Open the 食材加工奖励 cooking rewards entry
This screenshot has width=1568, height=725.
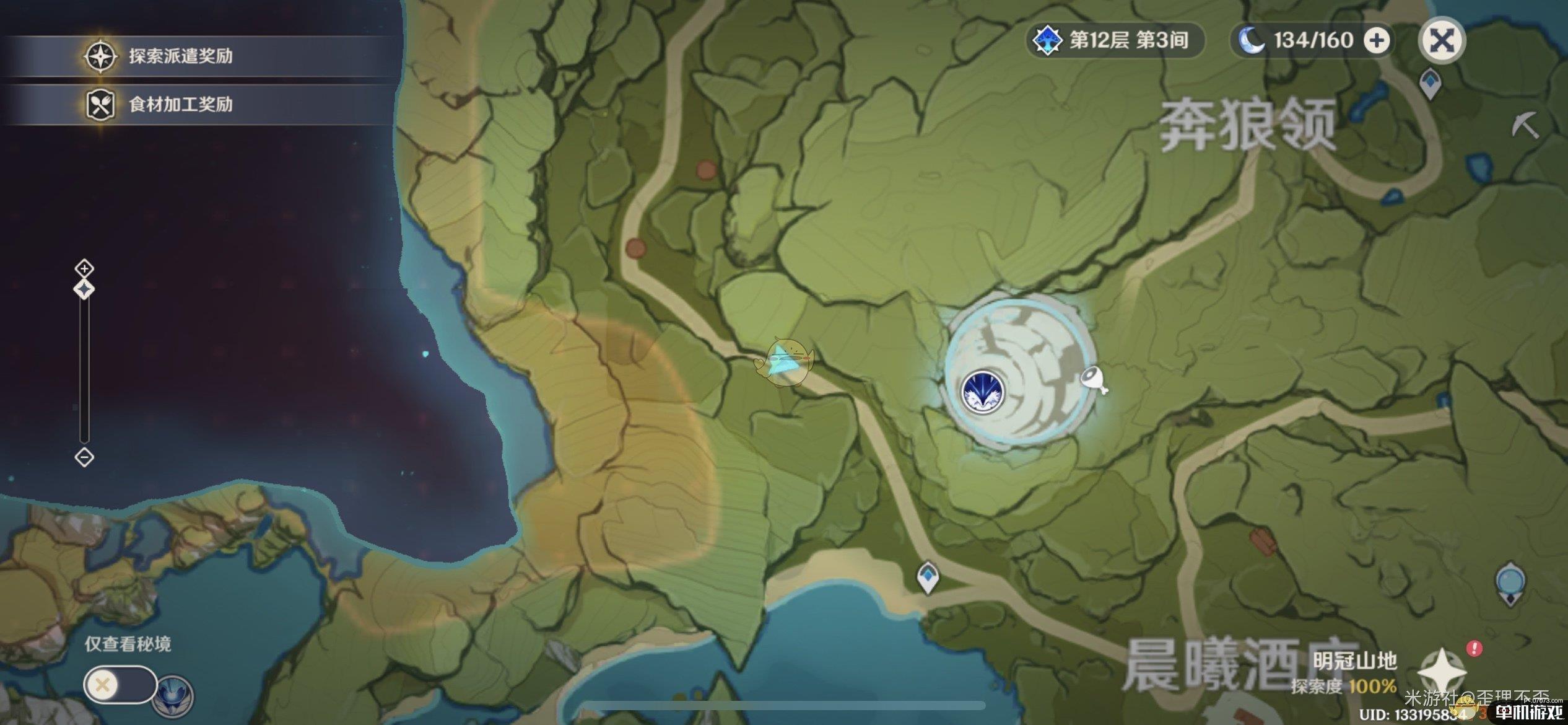point(180,104)
